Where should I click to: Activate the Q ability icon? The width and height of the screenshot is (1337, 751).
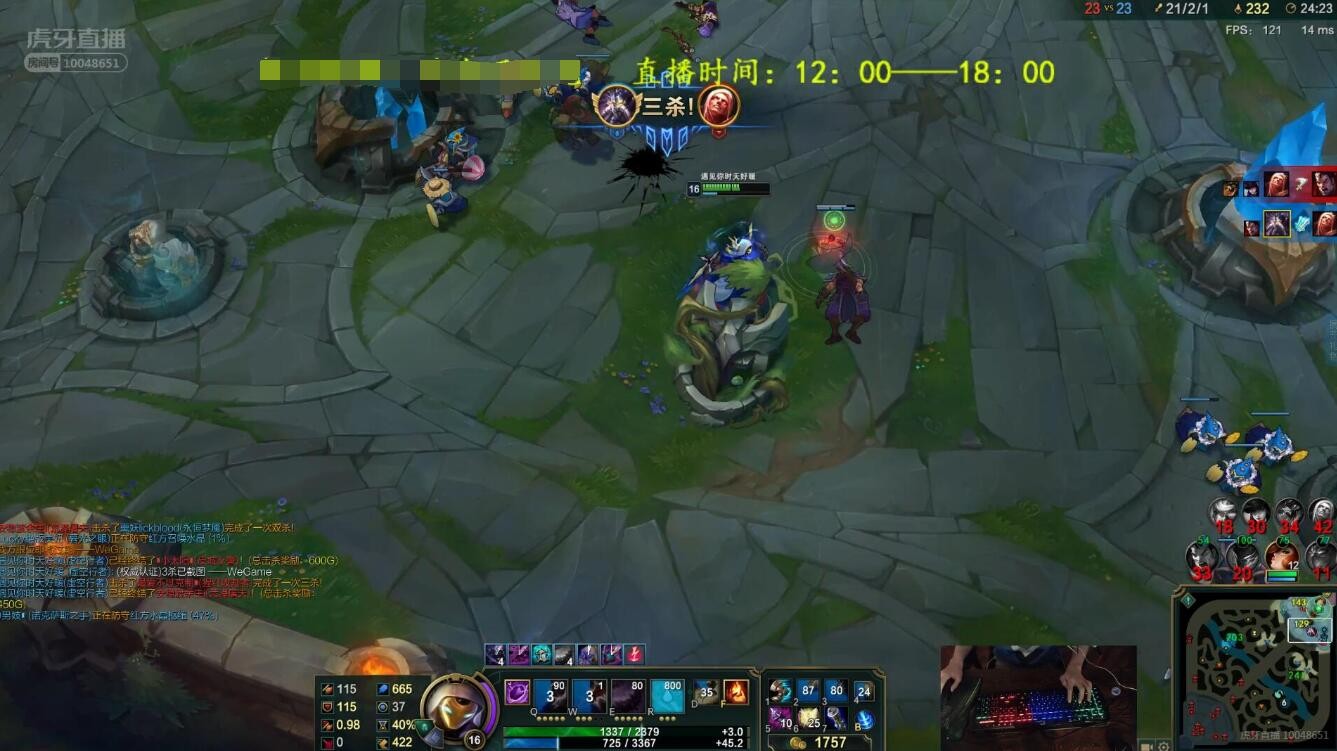click(x=550, y=695)
